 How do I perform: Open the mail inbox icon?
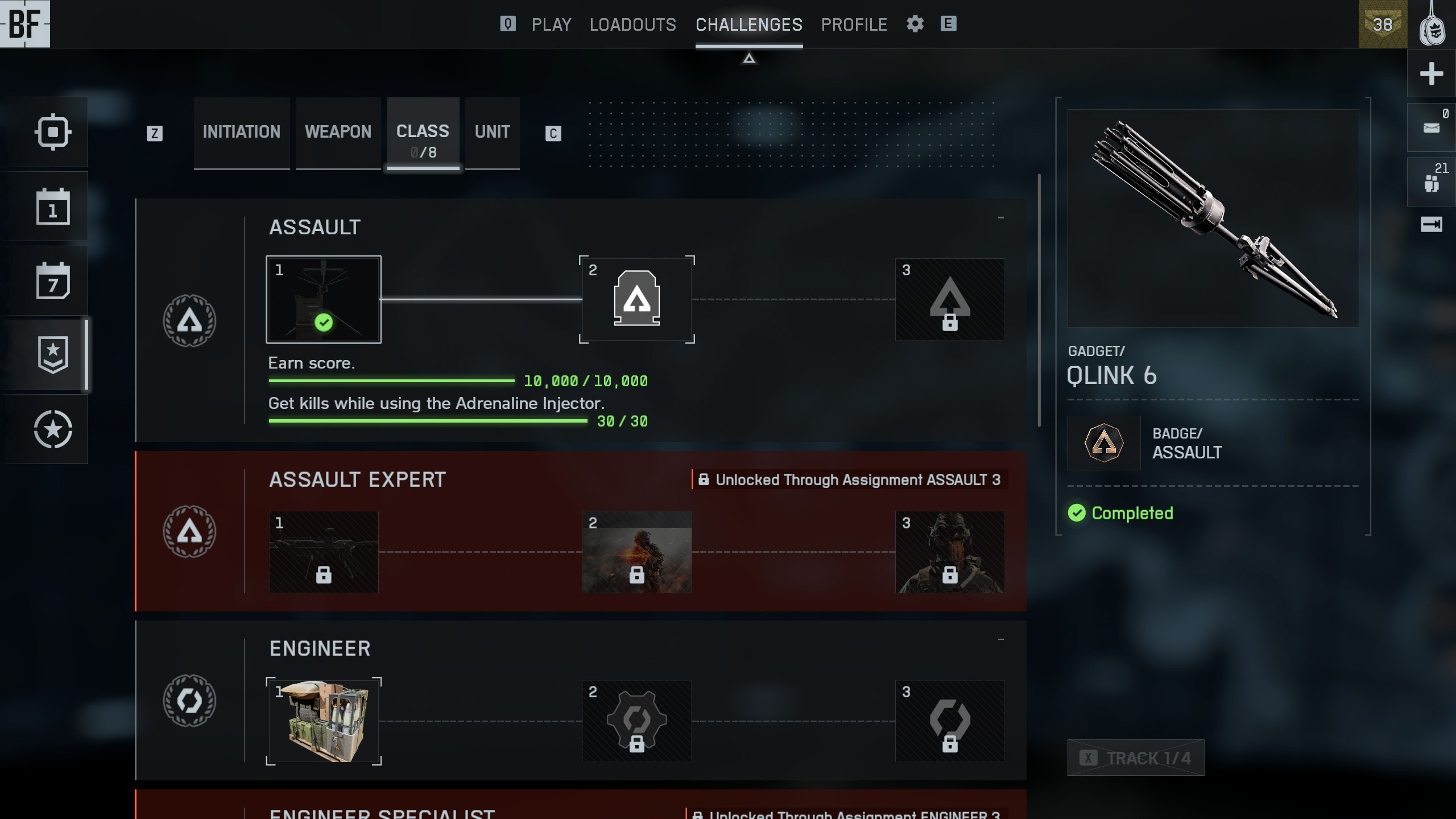click(x=1431, y=127)
